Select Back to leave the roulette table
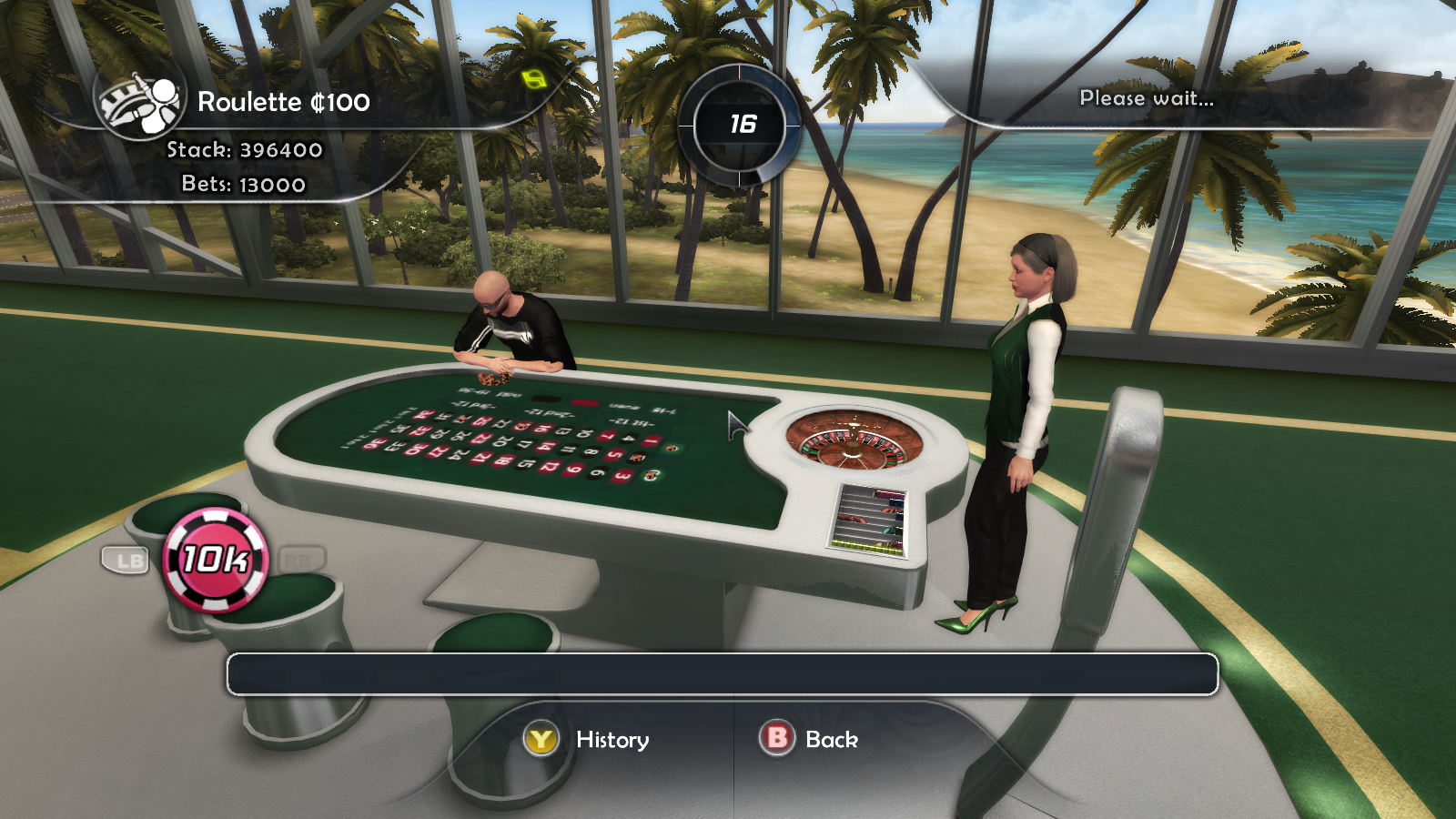The width and height of the screenshot is (1456, 819). 829,740
